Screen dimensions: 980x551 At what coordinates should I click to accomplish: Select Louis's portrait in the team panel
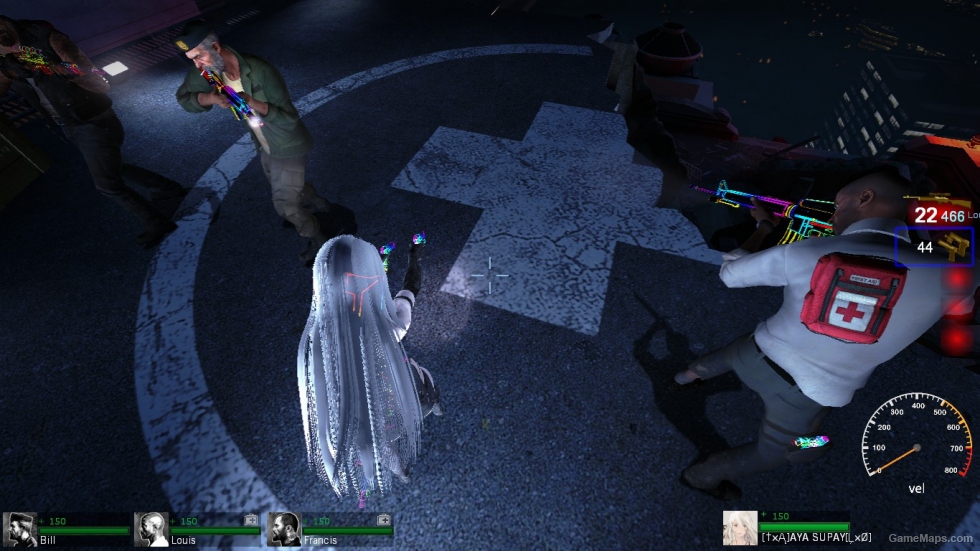(x=152, y=529)
